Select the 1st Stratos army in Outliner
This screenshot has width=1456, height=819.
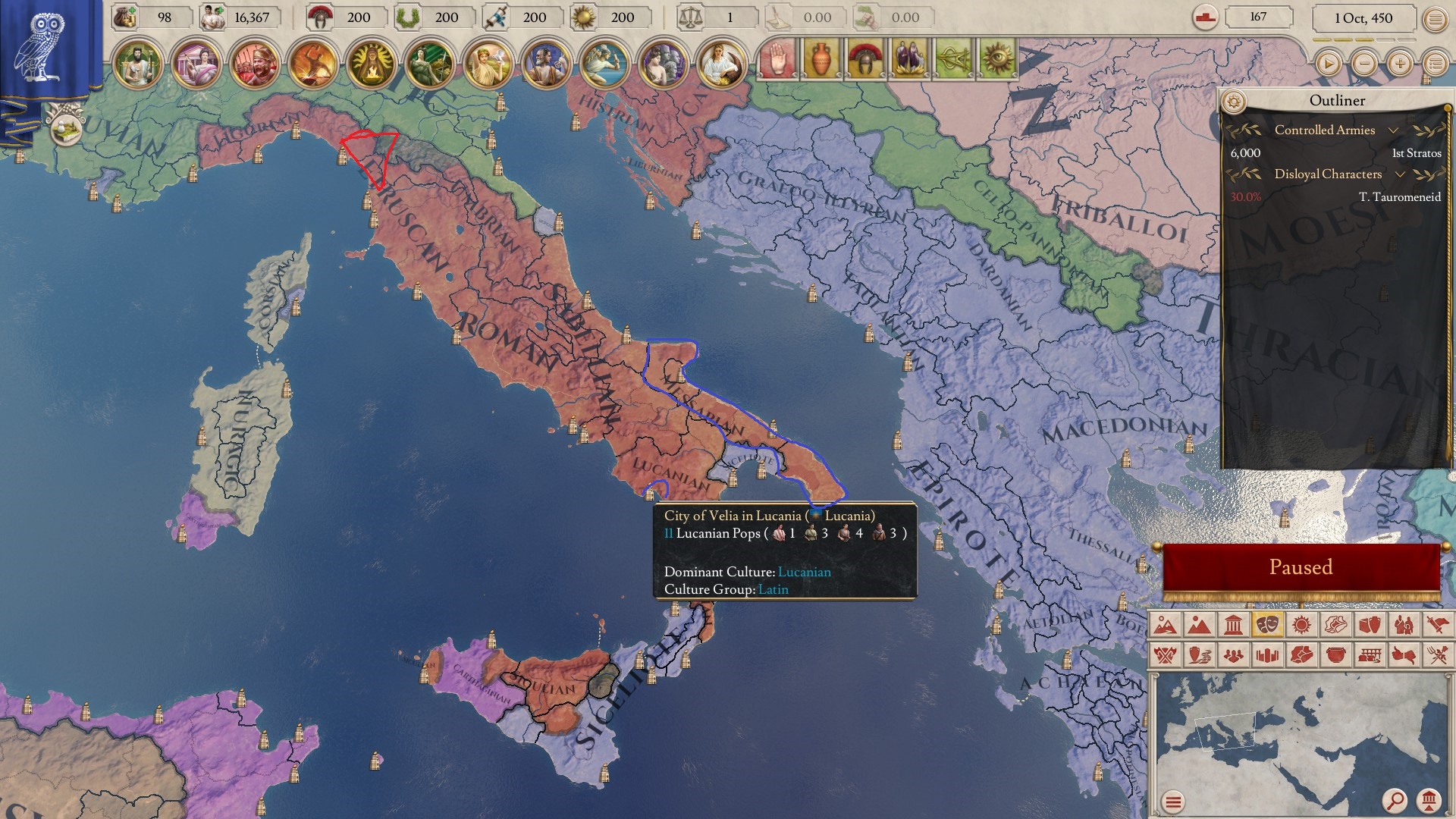click(x=1415, y=153)
